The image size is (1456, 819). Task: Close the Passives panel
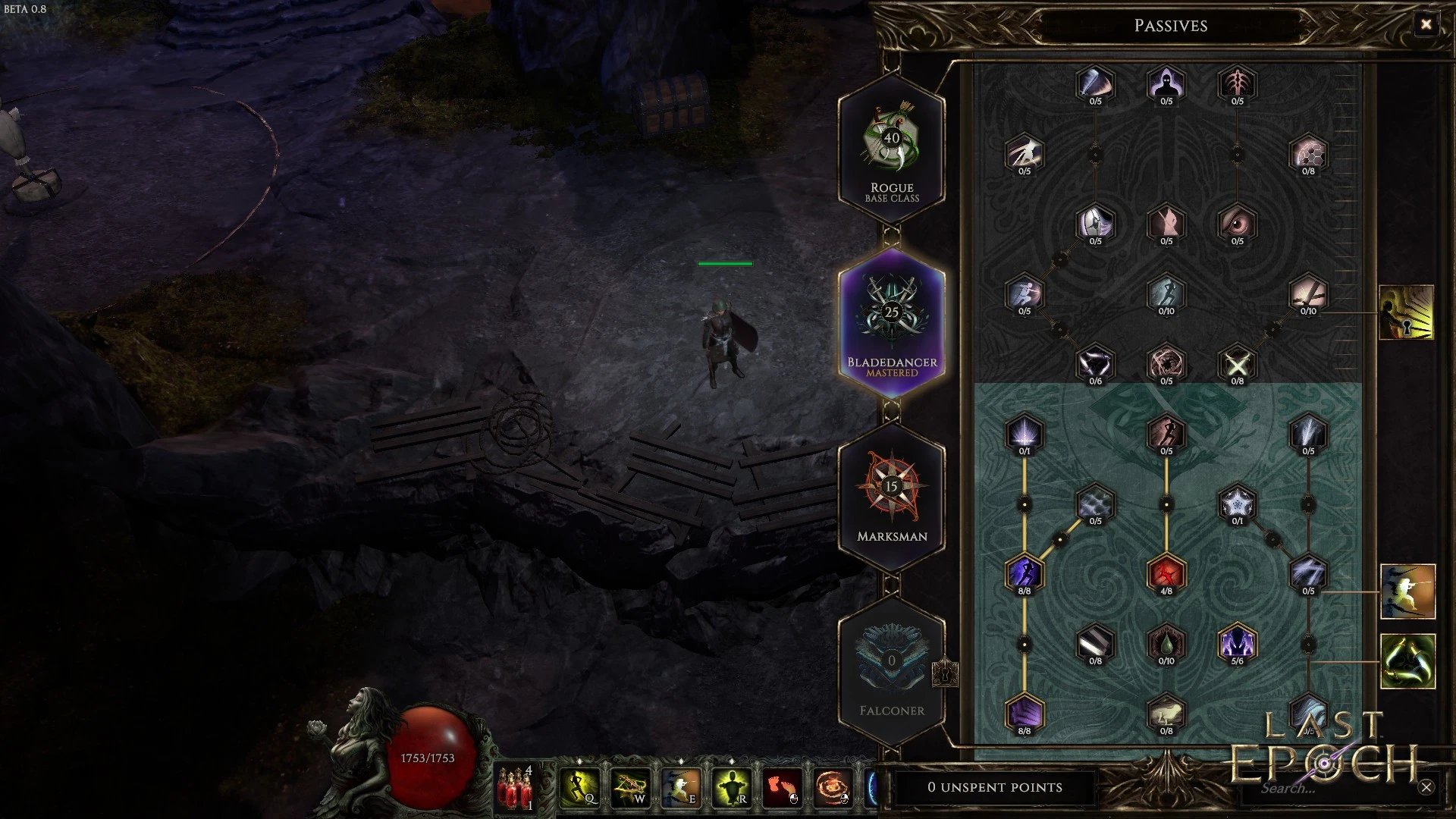coord(1426,25)
